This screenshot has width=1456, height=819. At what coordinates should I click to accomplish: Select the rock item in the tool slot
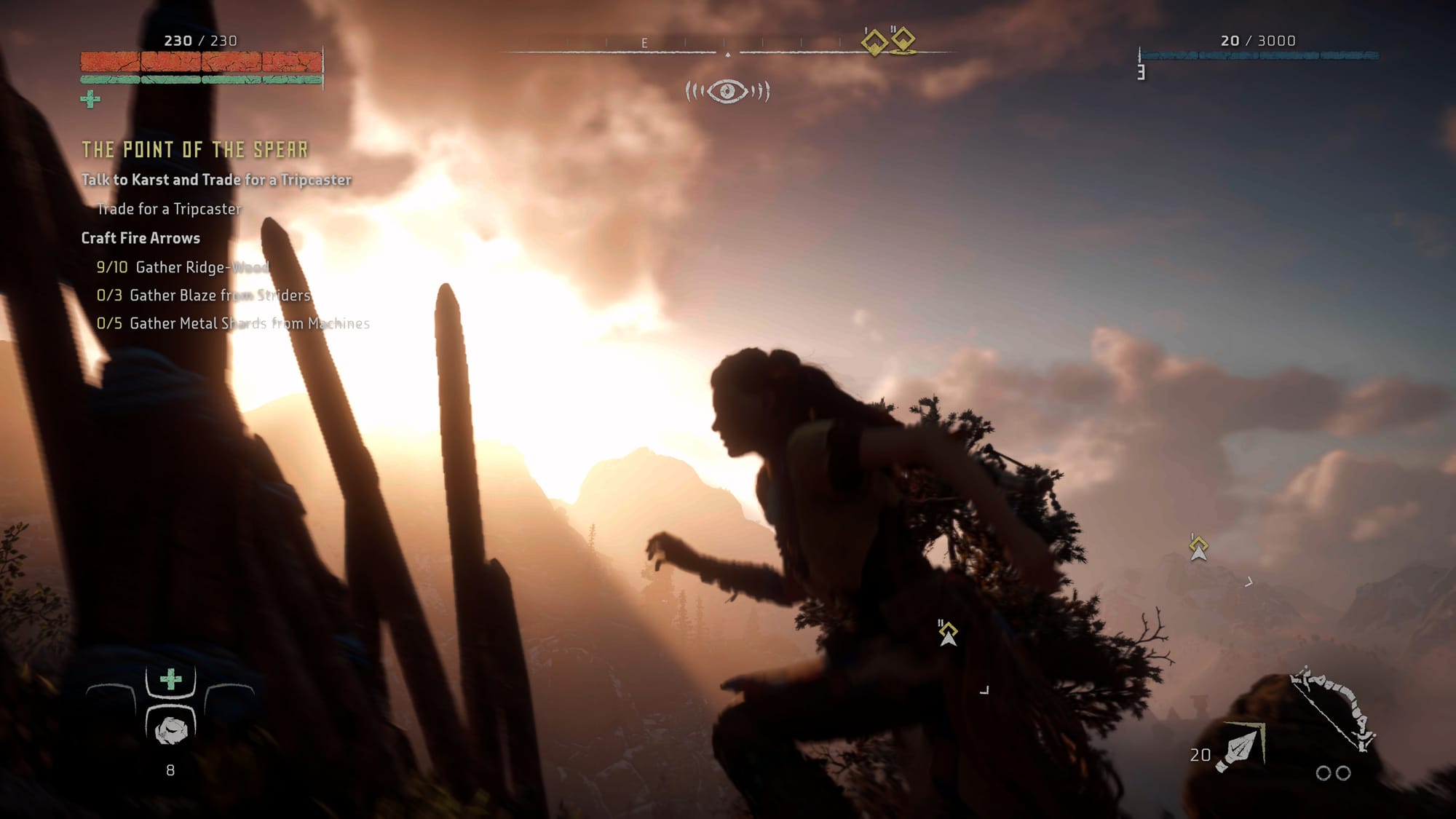pyautogui.click(x=171, y=729)
